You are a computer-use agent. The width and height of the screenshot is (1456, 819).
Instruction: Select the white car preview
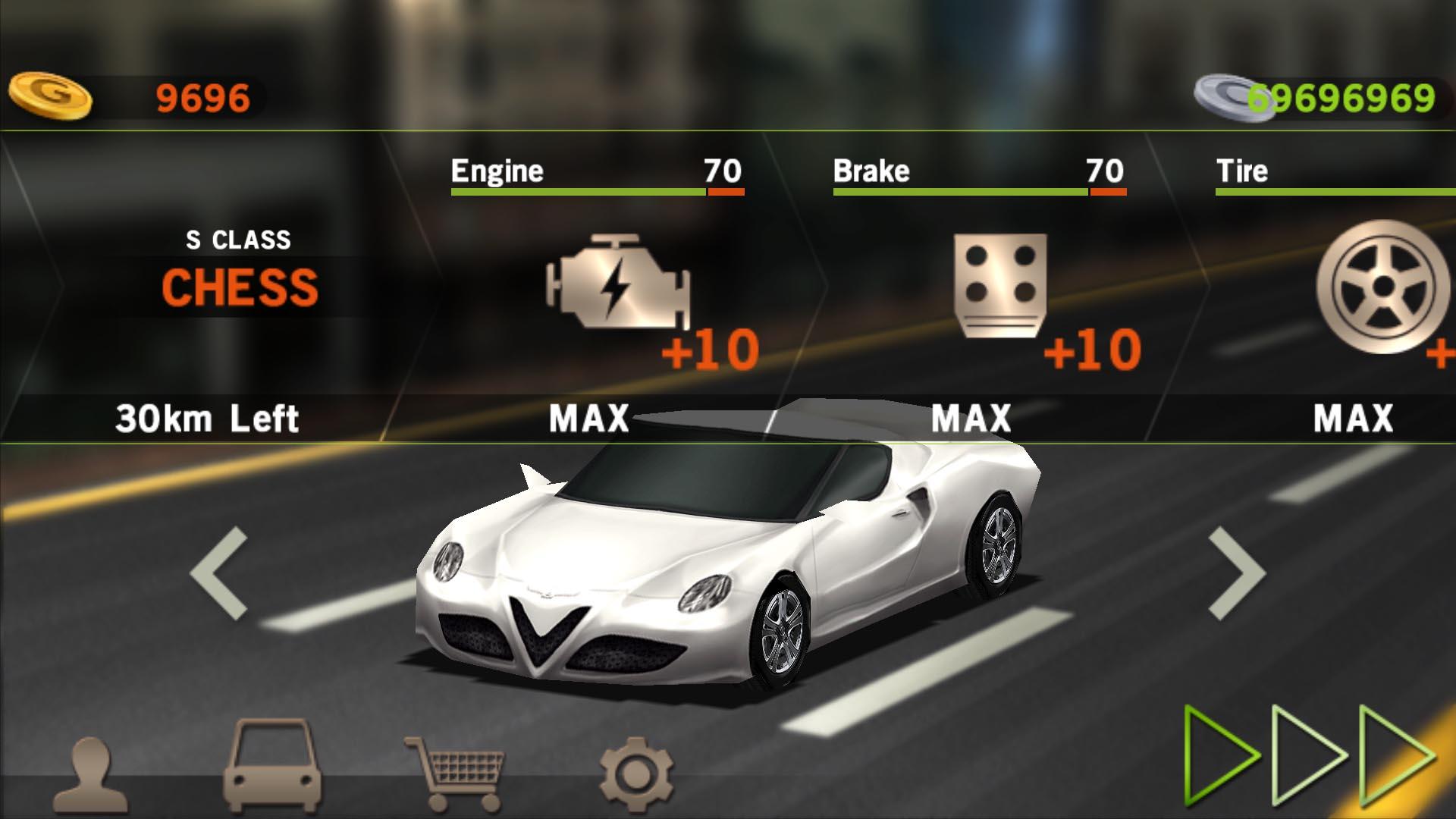[728, 576]
